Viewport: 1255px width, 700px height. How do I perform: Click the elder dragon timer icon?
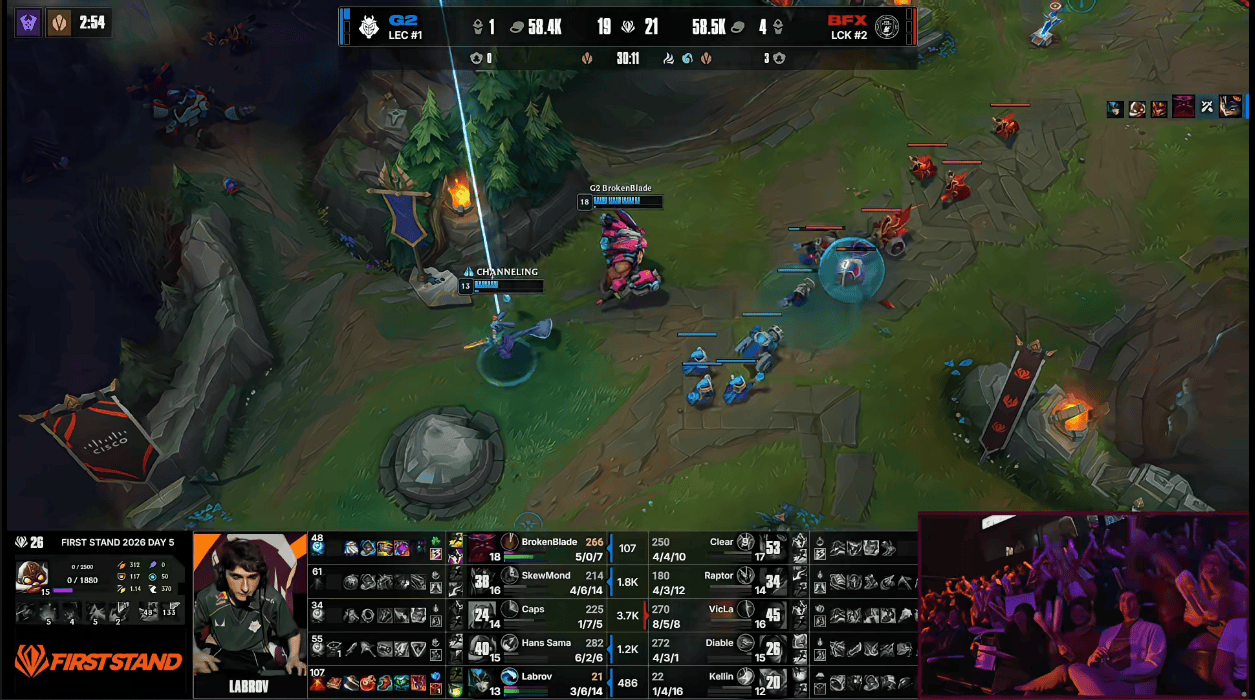tap(60, 22)
